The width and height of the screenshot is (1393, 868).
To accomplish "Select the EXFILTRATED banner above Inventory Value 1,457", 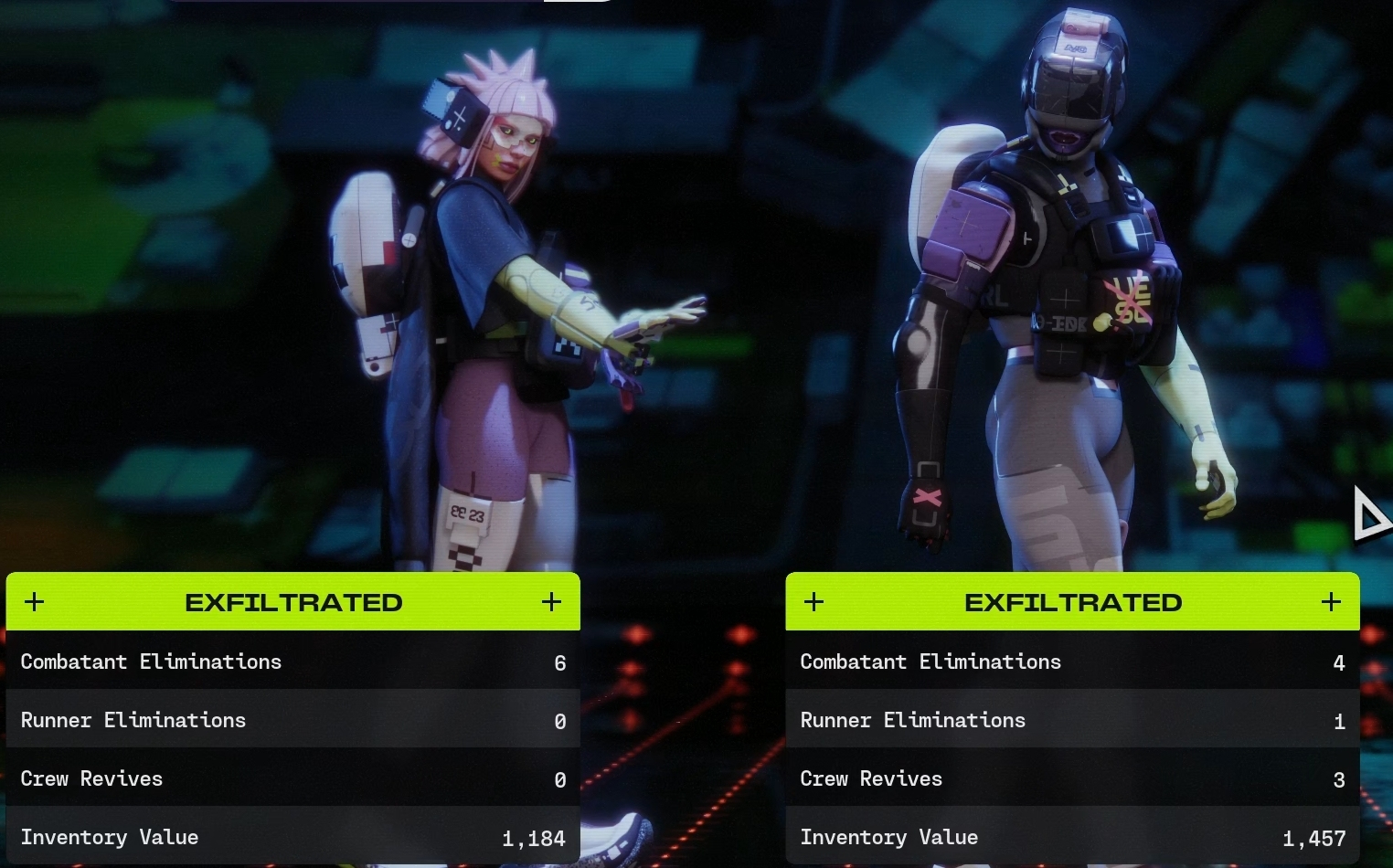I will pyautogui.click(x=1072, y=602).
